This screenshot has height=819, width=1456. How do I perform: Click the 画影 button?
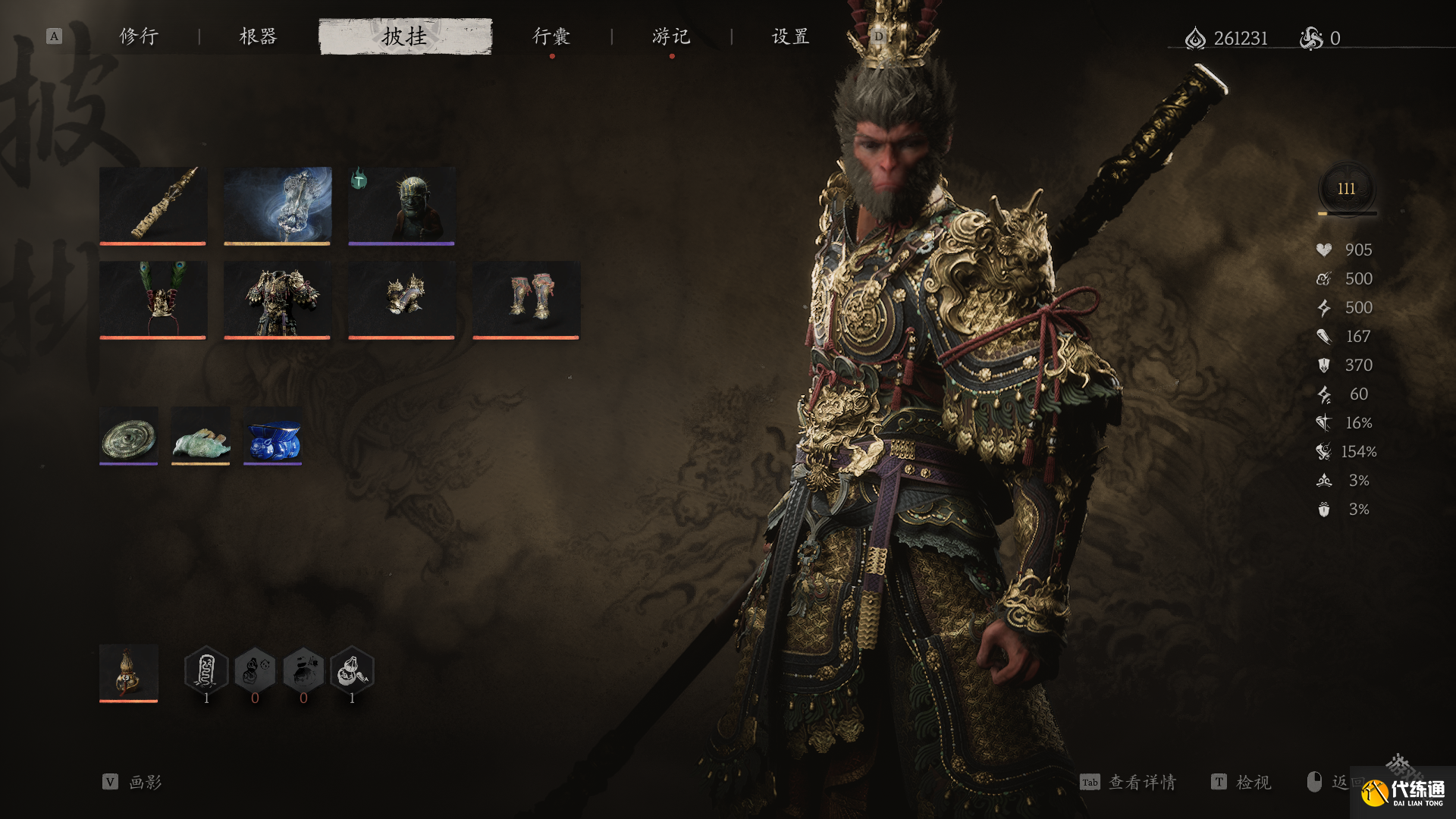click(x=133, y=782)
